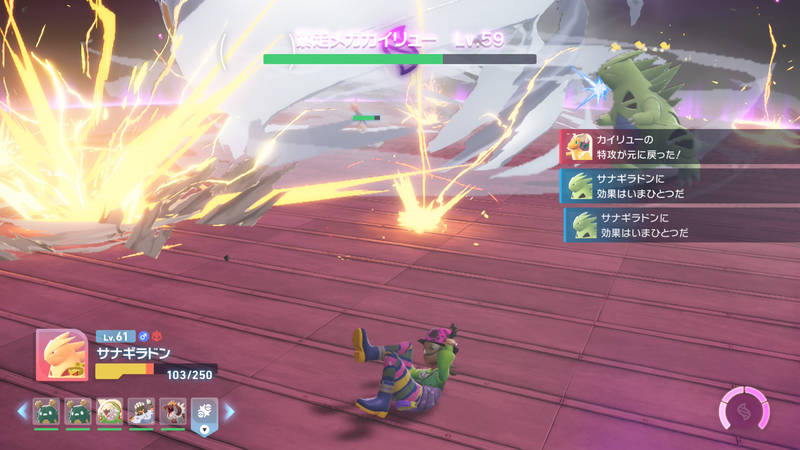This screenshot has width=800, height=450.
Task: Select the active サナギラドン portrait
Action: [62, 355]
